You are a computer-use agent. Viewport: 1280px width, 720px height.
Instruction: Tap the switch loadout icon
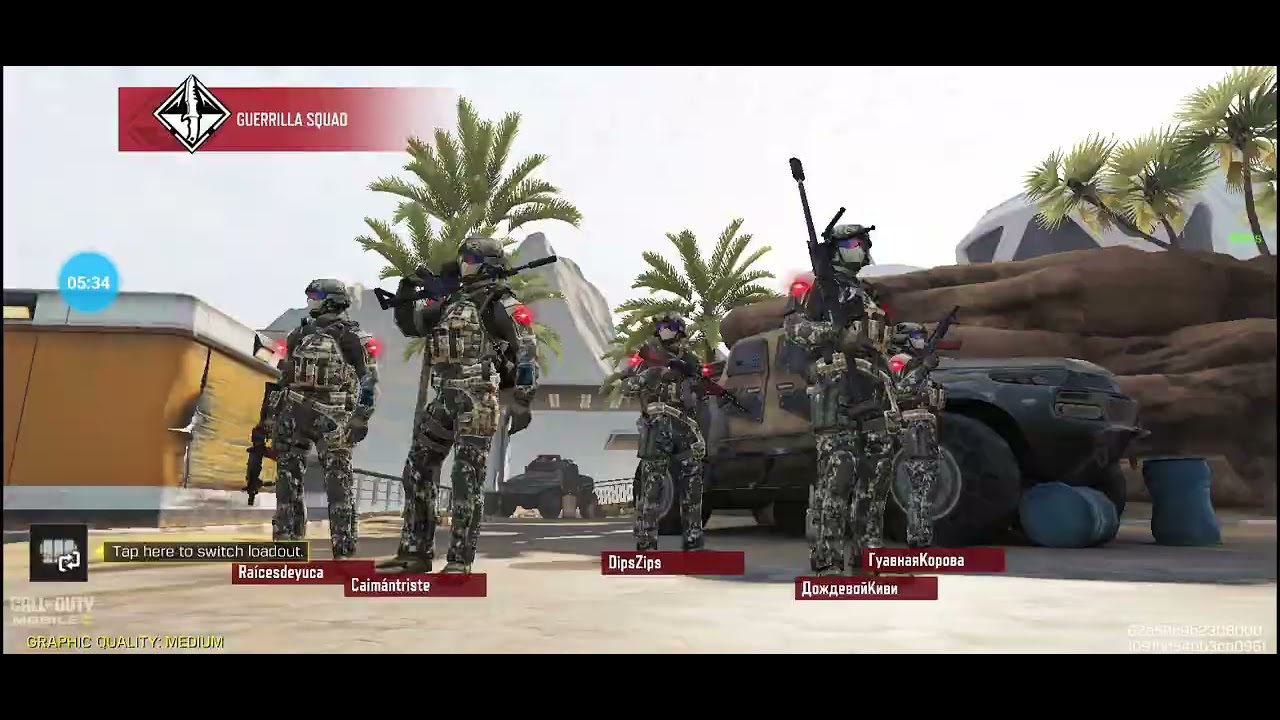pos(58,553)
